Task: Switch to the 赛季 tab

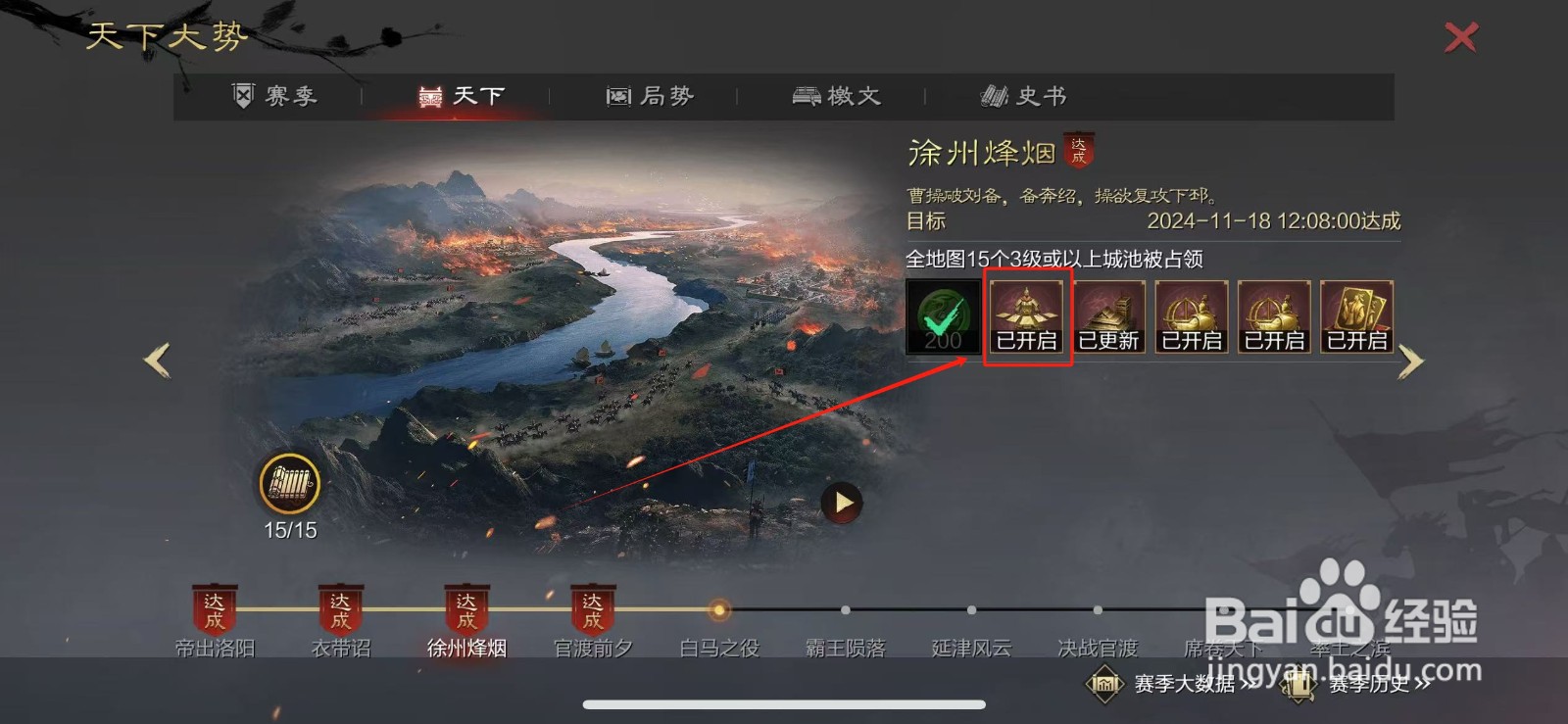Action: (x=277, y=95)
